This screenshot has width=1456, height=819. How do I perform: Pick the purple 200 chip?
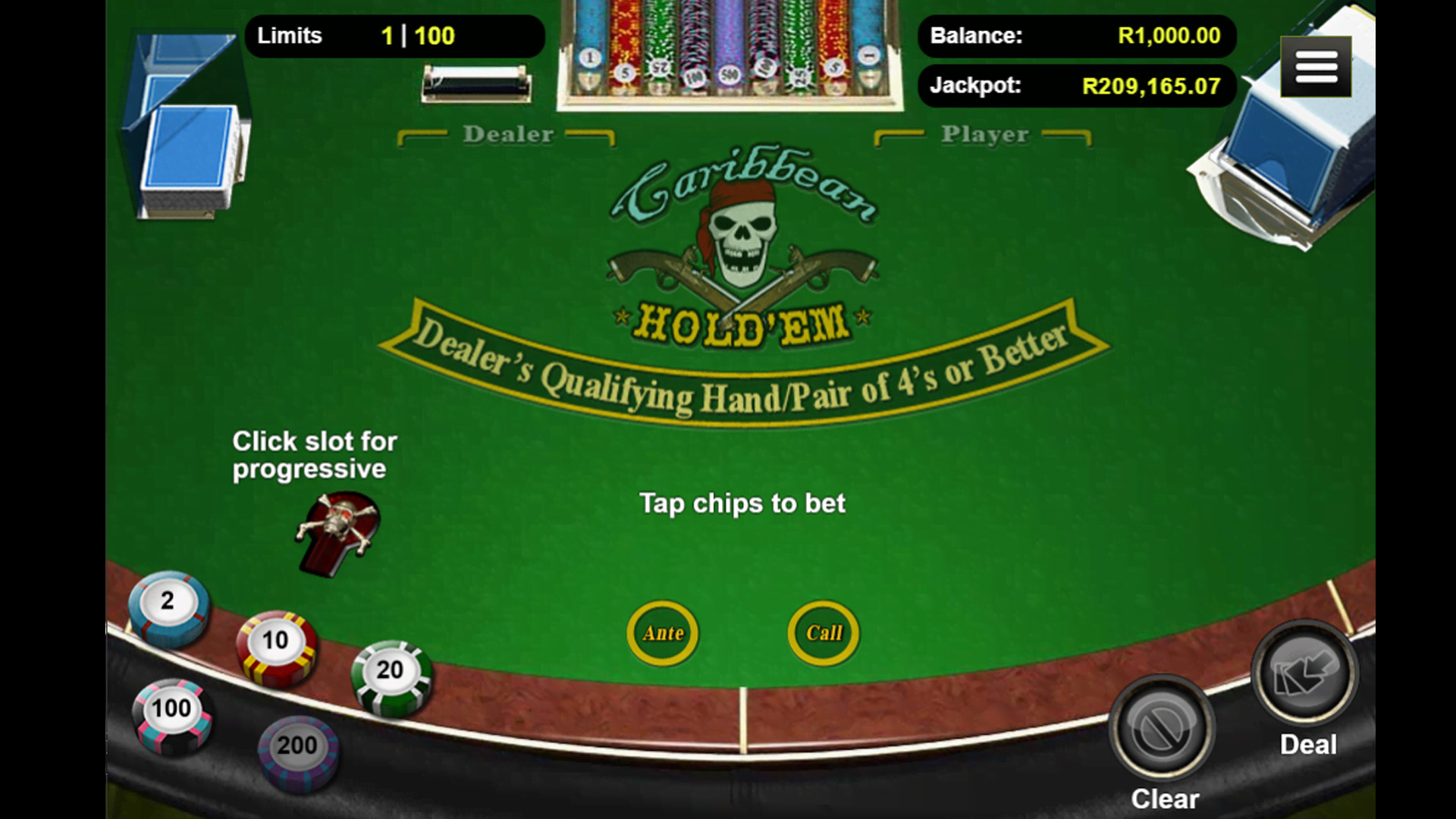[x=297, y=749]
